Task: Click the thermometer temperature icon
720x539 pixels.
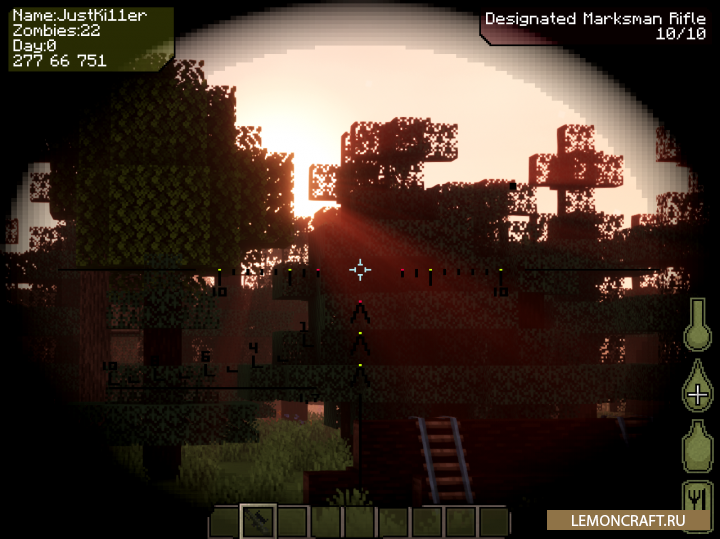Action: [697, 326]
